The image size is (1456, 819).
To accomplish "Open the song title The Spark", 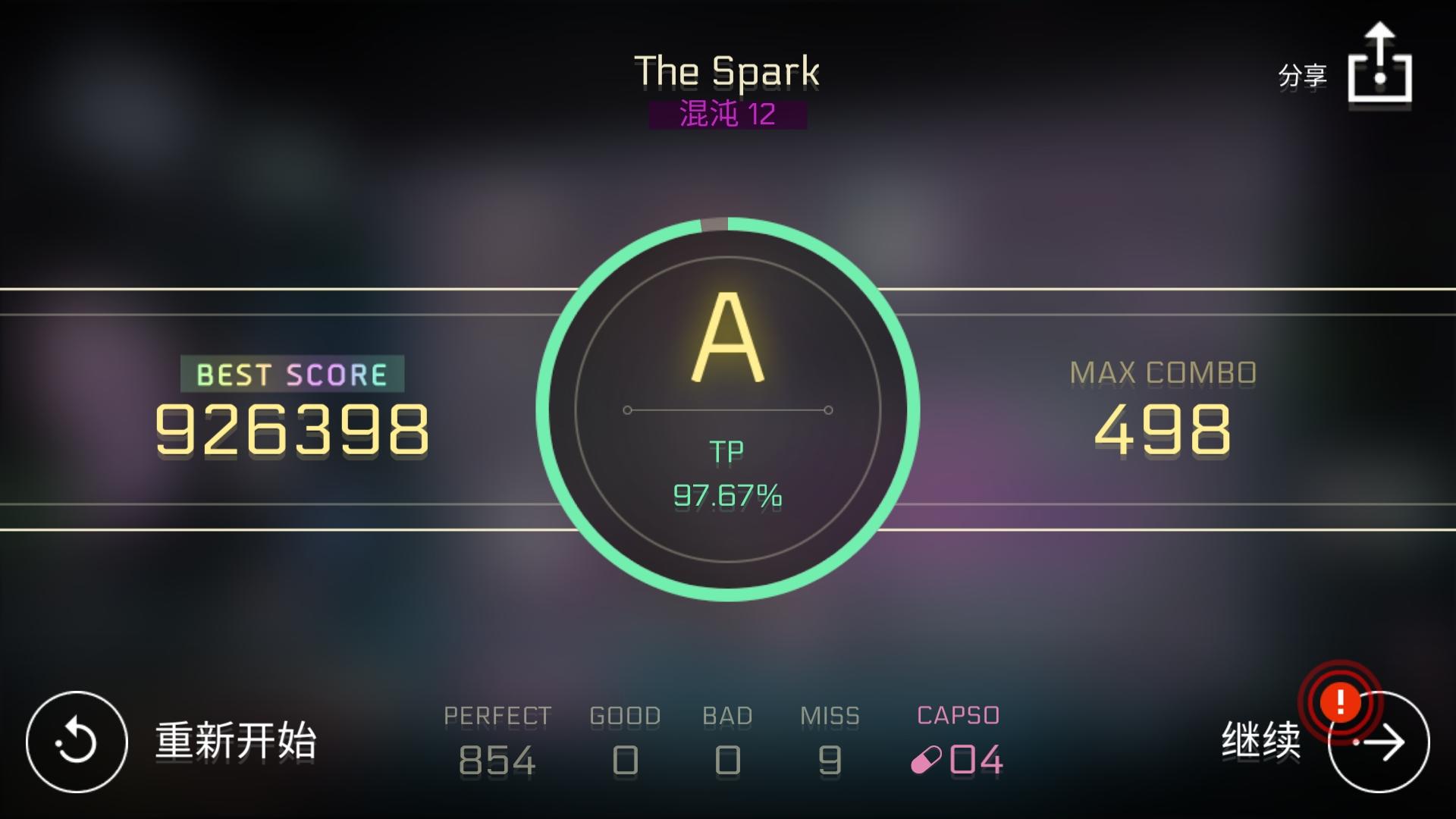I will (x=726, y=71).
